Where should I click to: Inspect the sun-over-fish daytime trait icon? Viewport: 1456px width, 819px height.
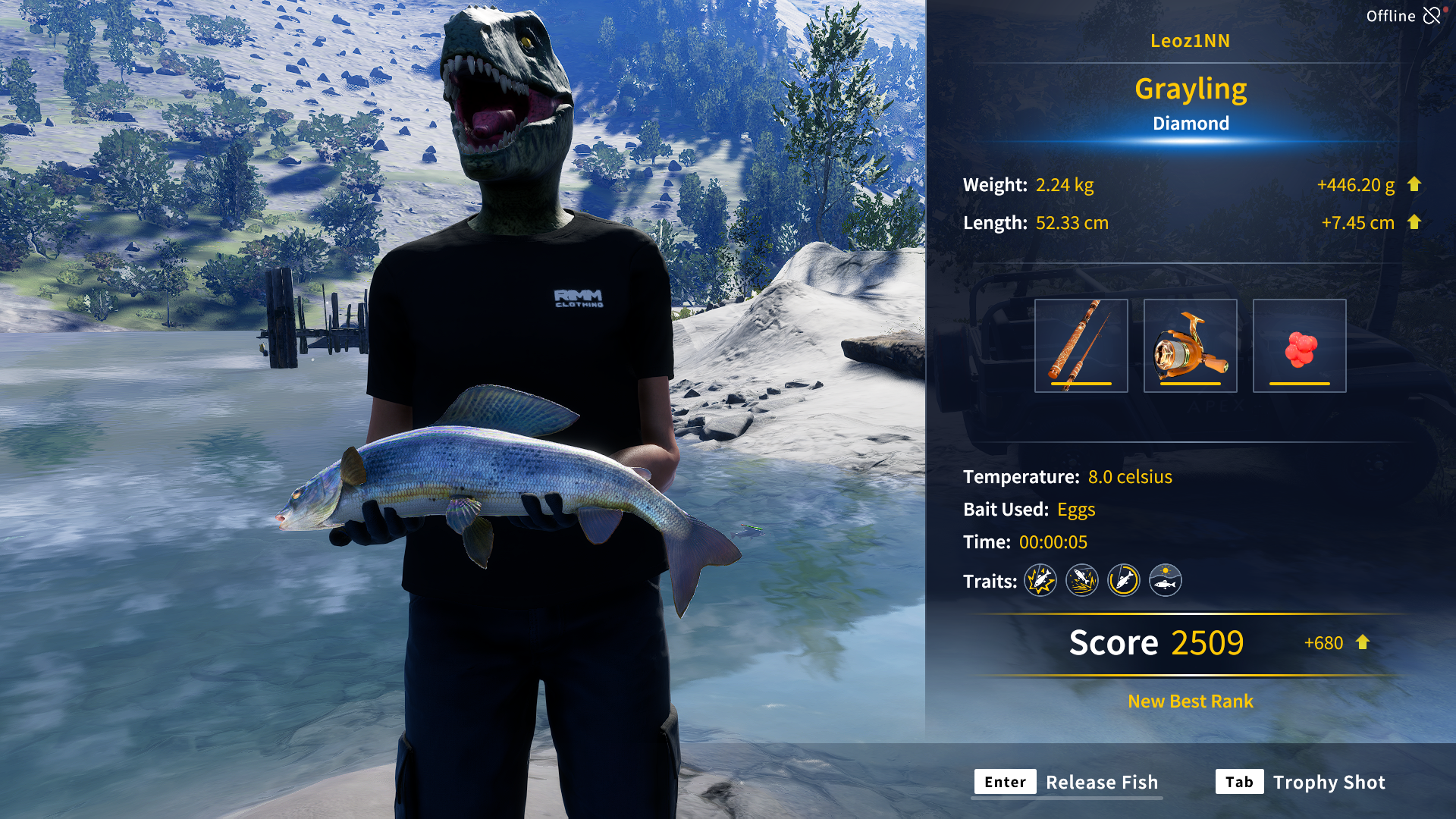coord(1165,581)
